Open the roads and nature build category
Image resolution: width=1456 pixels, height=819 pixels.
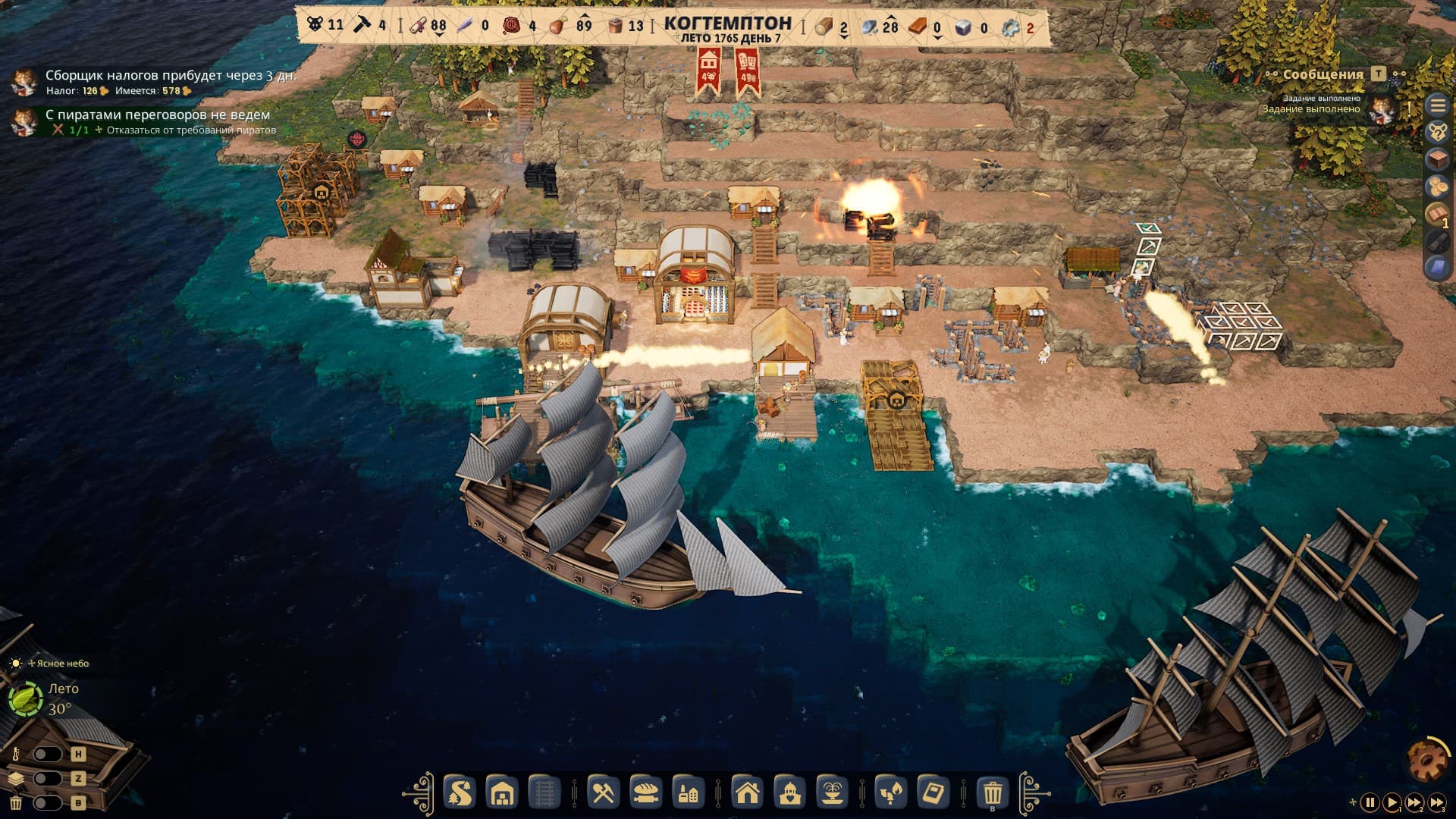(460, 794)
